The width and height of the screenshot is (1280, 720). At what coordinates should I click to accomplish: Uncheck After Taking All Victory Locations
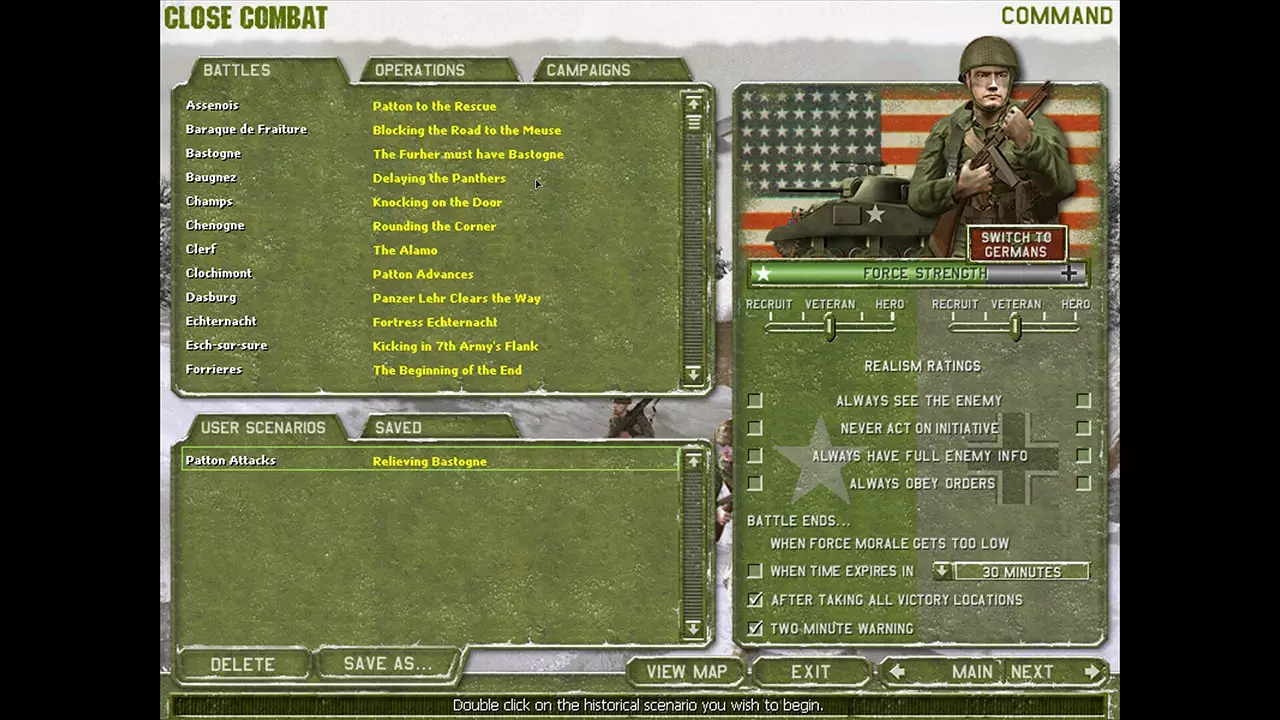[x=755, y=600]
